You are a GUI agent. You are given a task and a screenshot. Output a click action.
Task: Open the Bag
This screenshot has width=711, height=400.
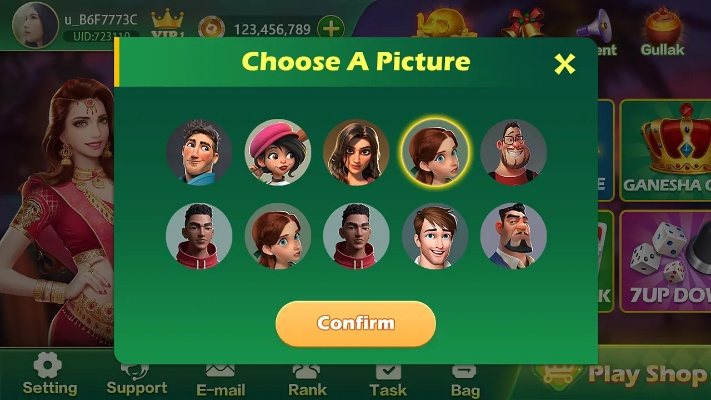coord(465,377)
